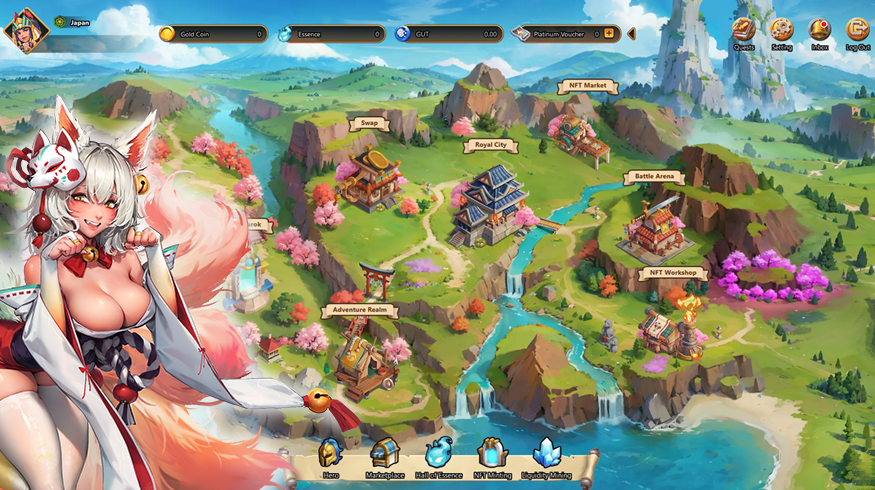
Task: Enter the Hall of Essence
Action: click(x=438, y=456)
